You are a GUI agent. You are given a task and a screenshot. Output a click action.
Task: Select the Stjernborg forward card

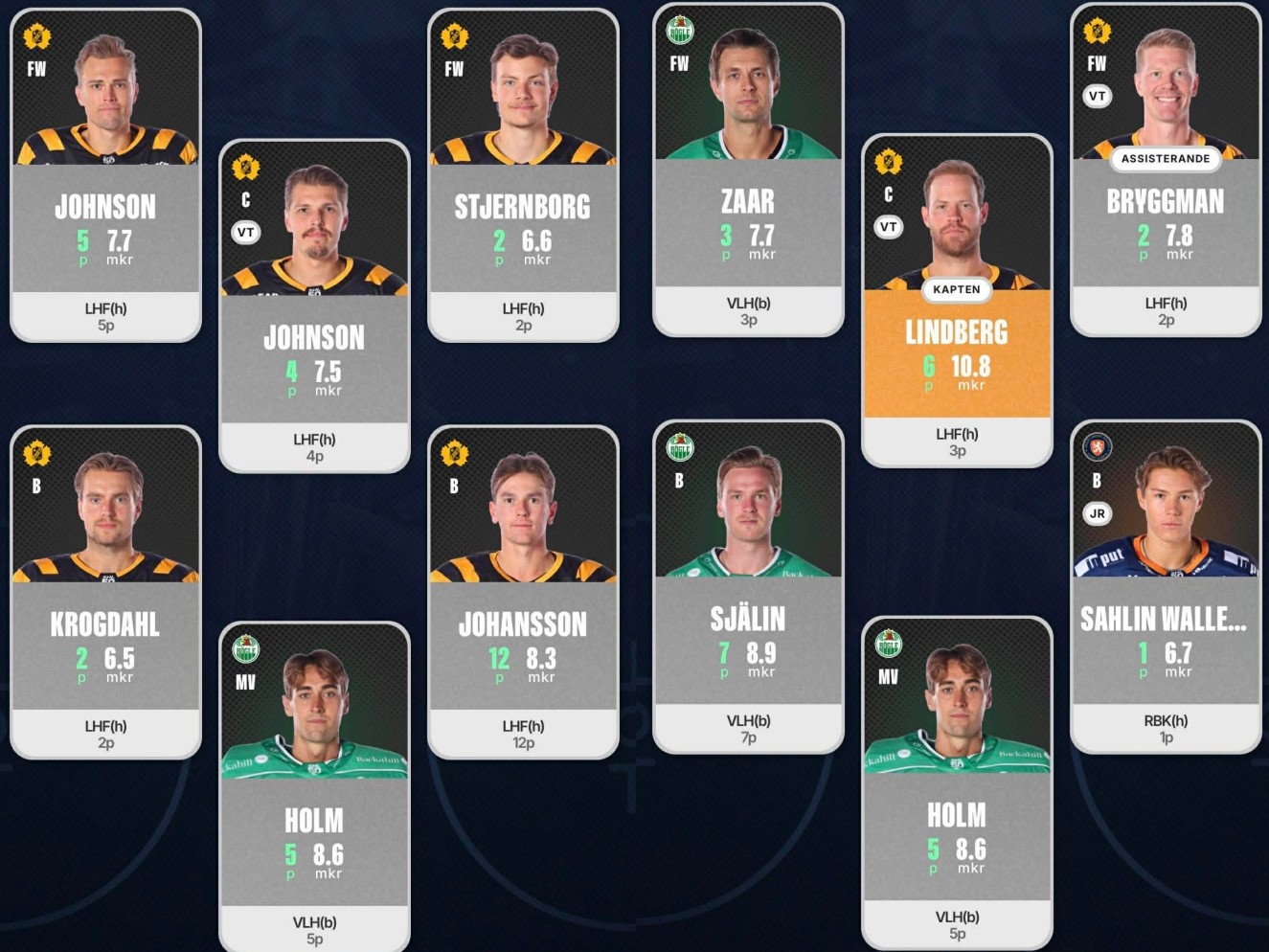click(x=522, y=176)
